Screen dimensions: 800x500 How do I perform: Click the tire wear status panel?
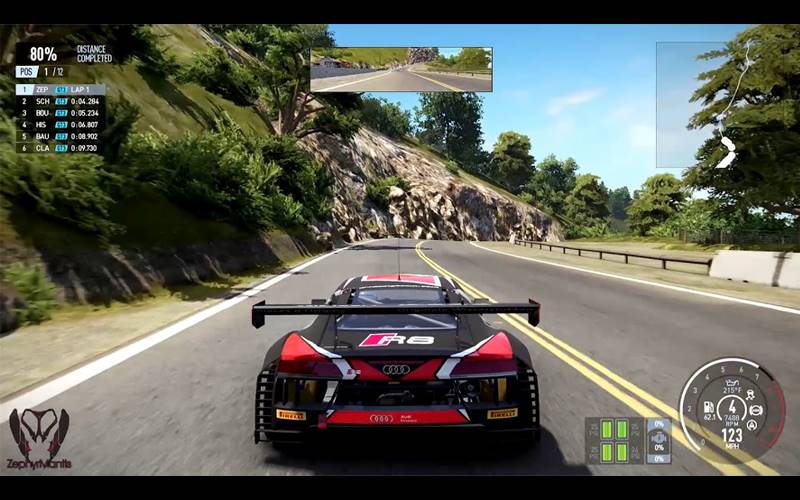(614, 440)
